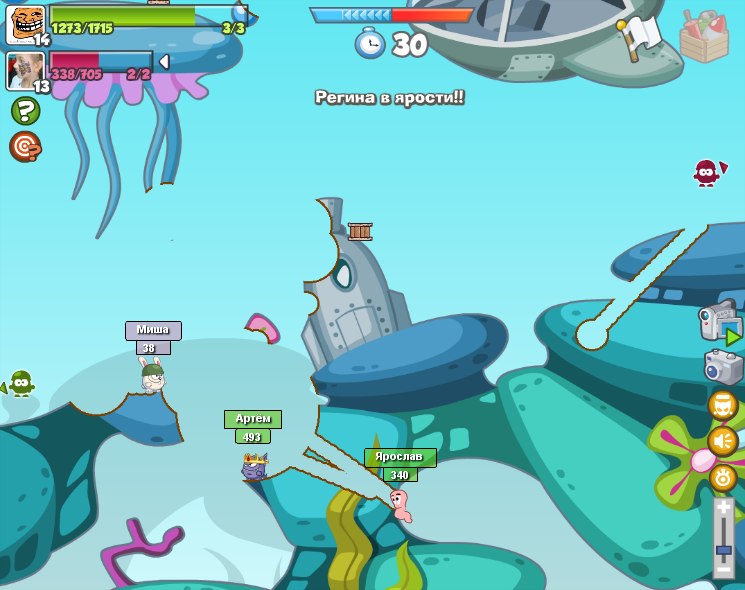Click the orange eye button below the speaker
Image resolution: width=745 pixels, height=590 pixels.
pos(723,477)
